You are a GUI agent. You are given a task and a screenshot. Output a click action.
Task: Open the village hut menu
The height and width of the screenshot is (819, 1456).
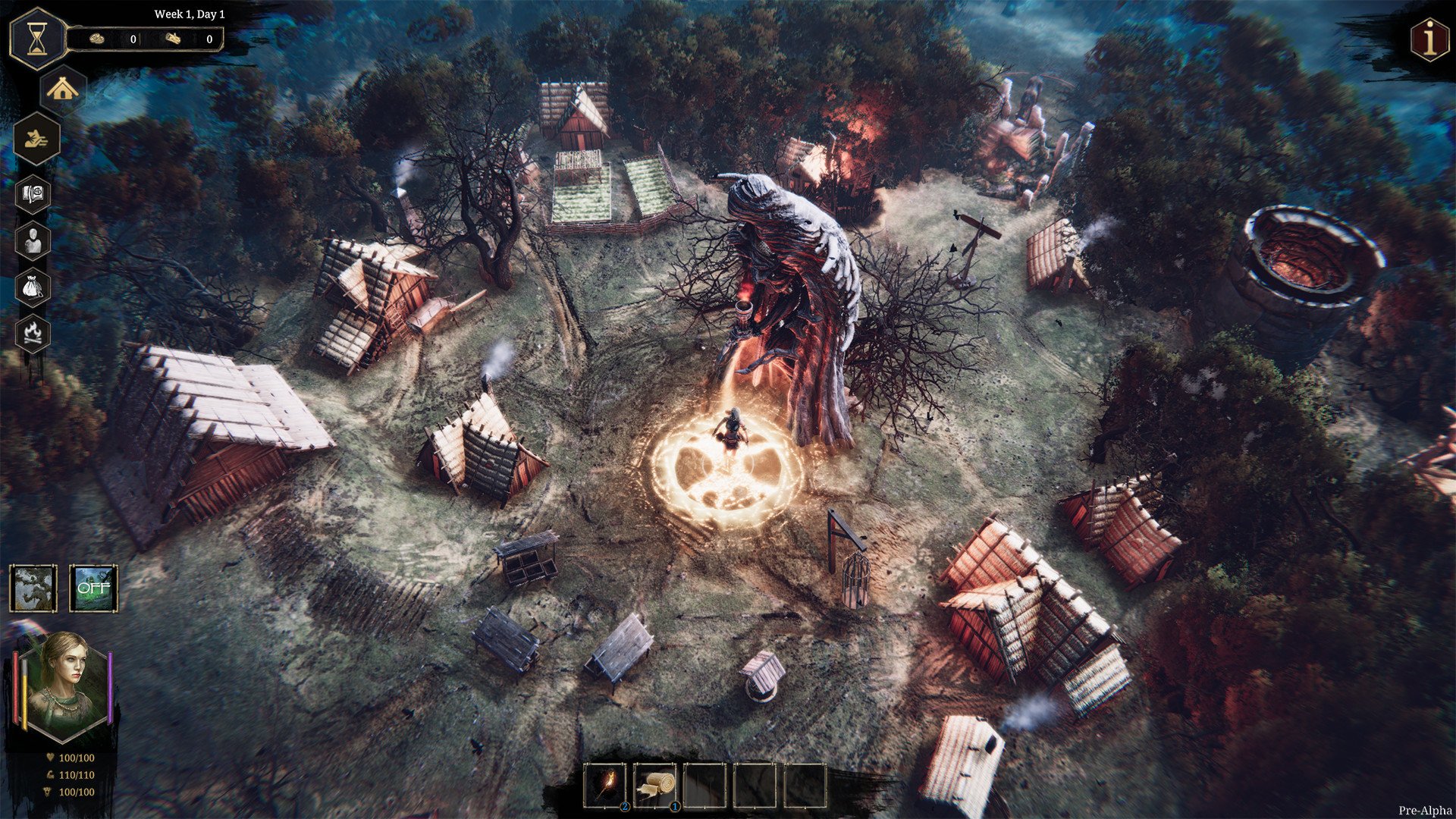(x=62, y=90)
